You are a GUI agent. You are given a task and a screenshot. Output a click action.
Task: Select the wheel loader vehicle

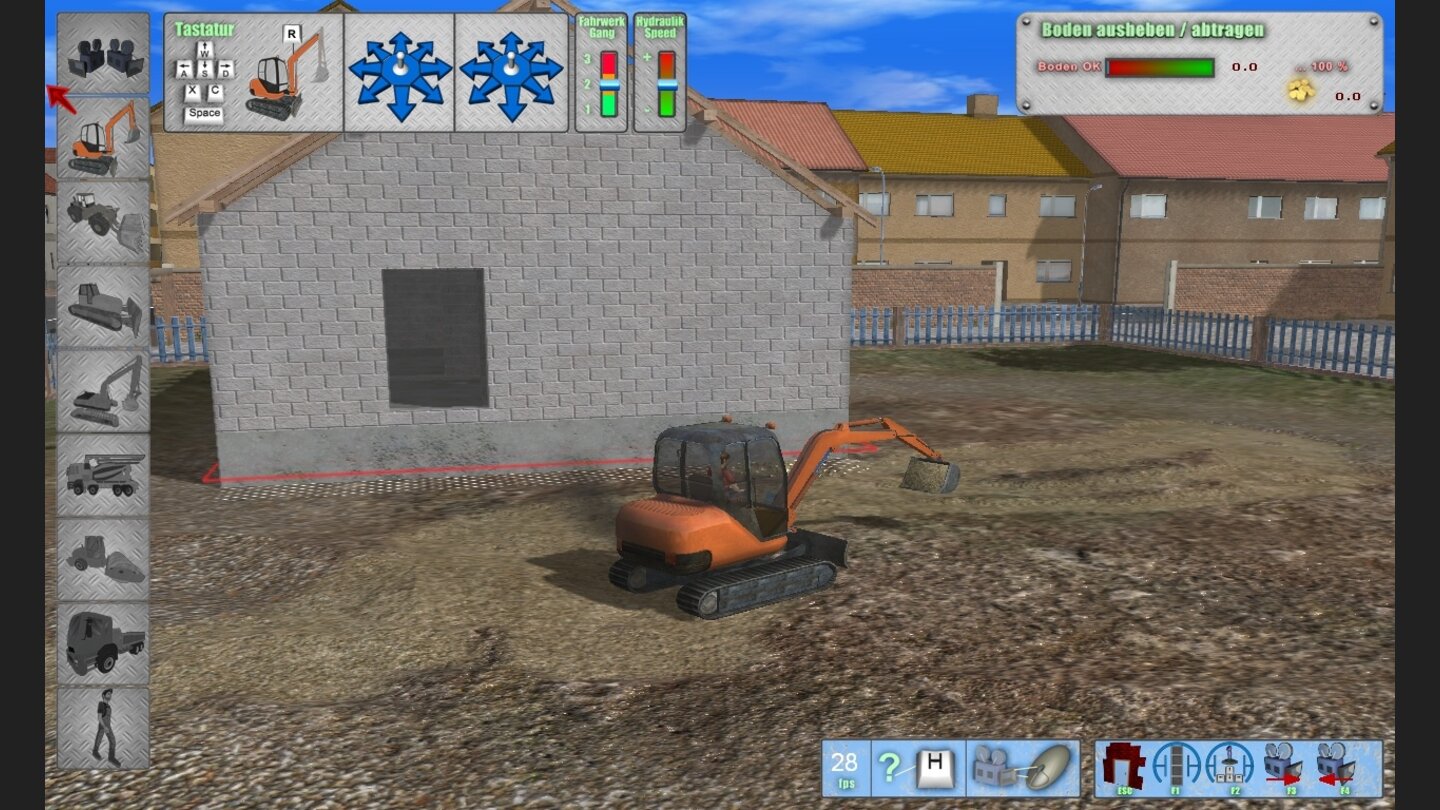click(x=105, y=215)
